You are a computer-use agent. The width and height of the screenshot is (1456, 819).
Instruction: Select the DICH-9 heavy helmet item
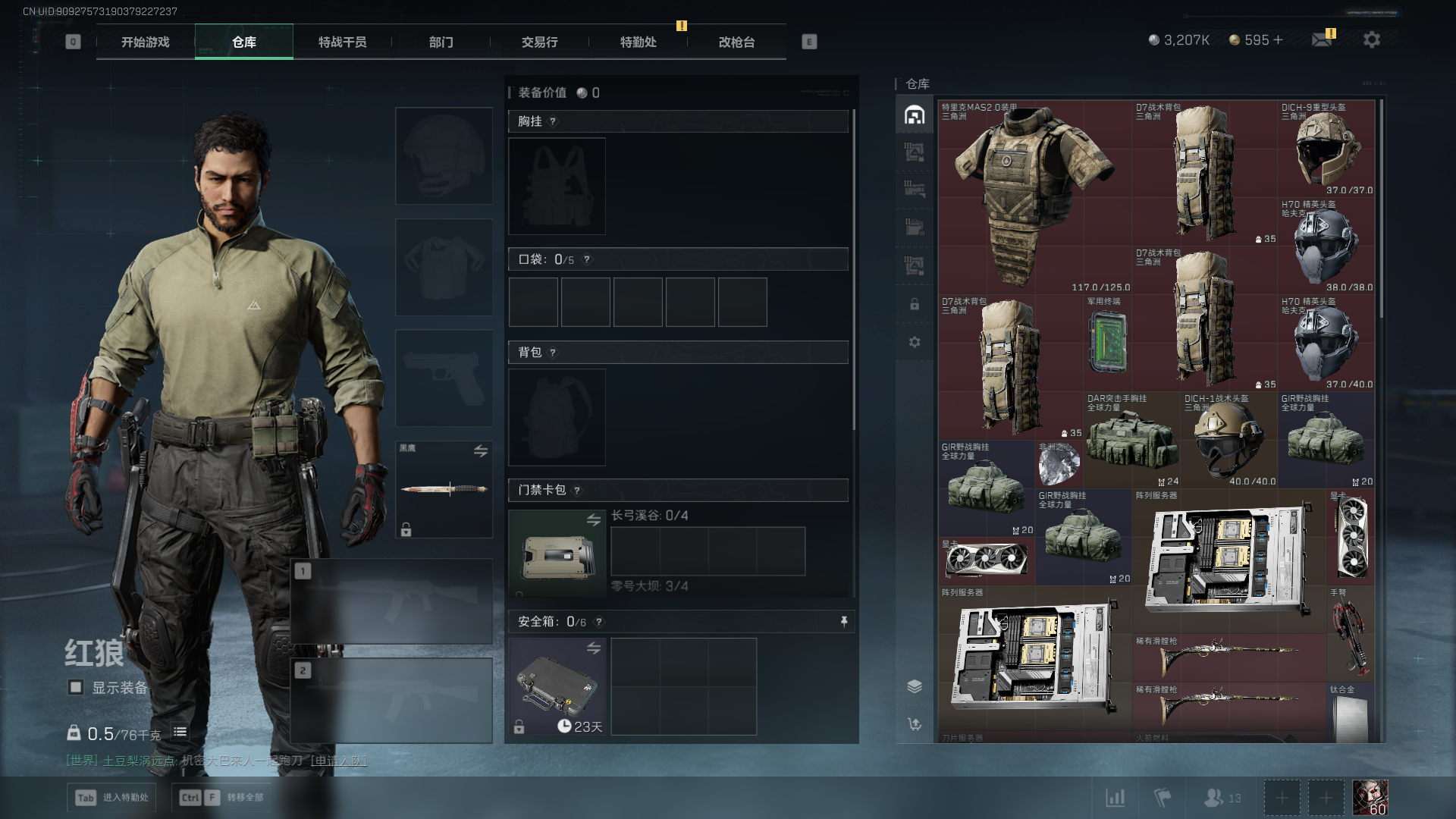(1326, 149)
